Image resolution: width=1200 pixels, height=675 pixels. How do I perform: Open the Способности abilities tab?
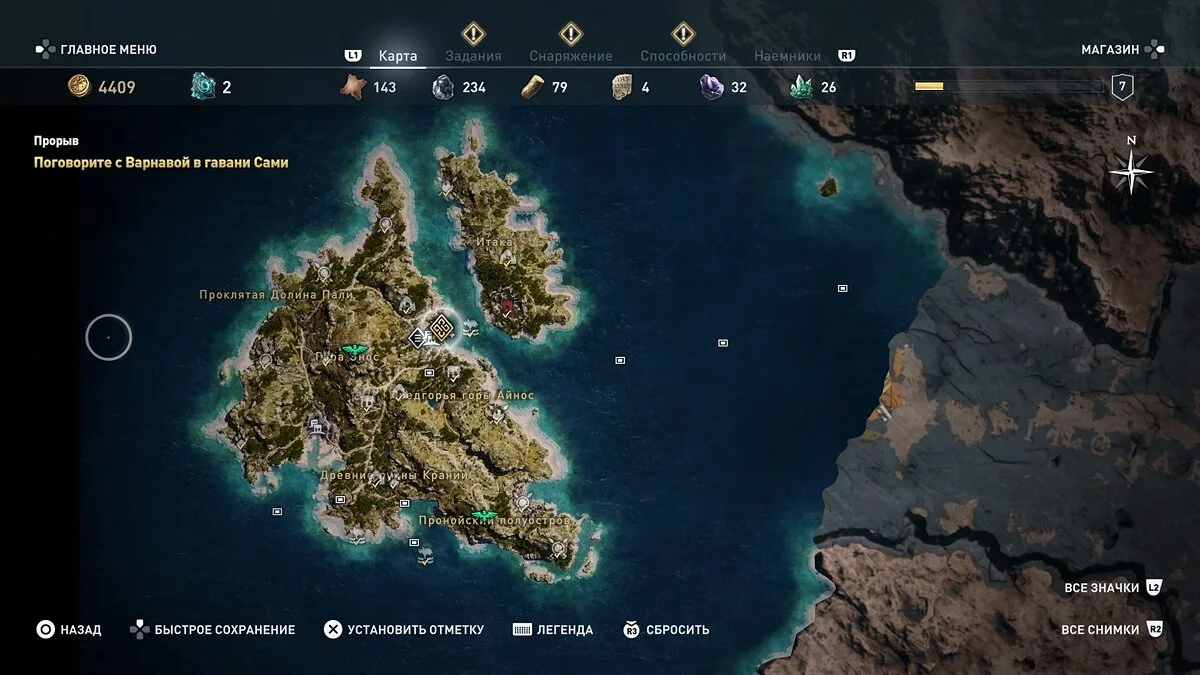[x=685, y=56]
